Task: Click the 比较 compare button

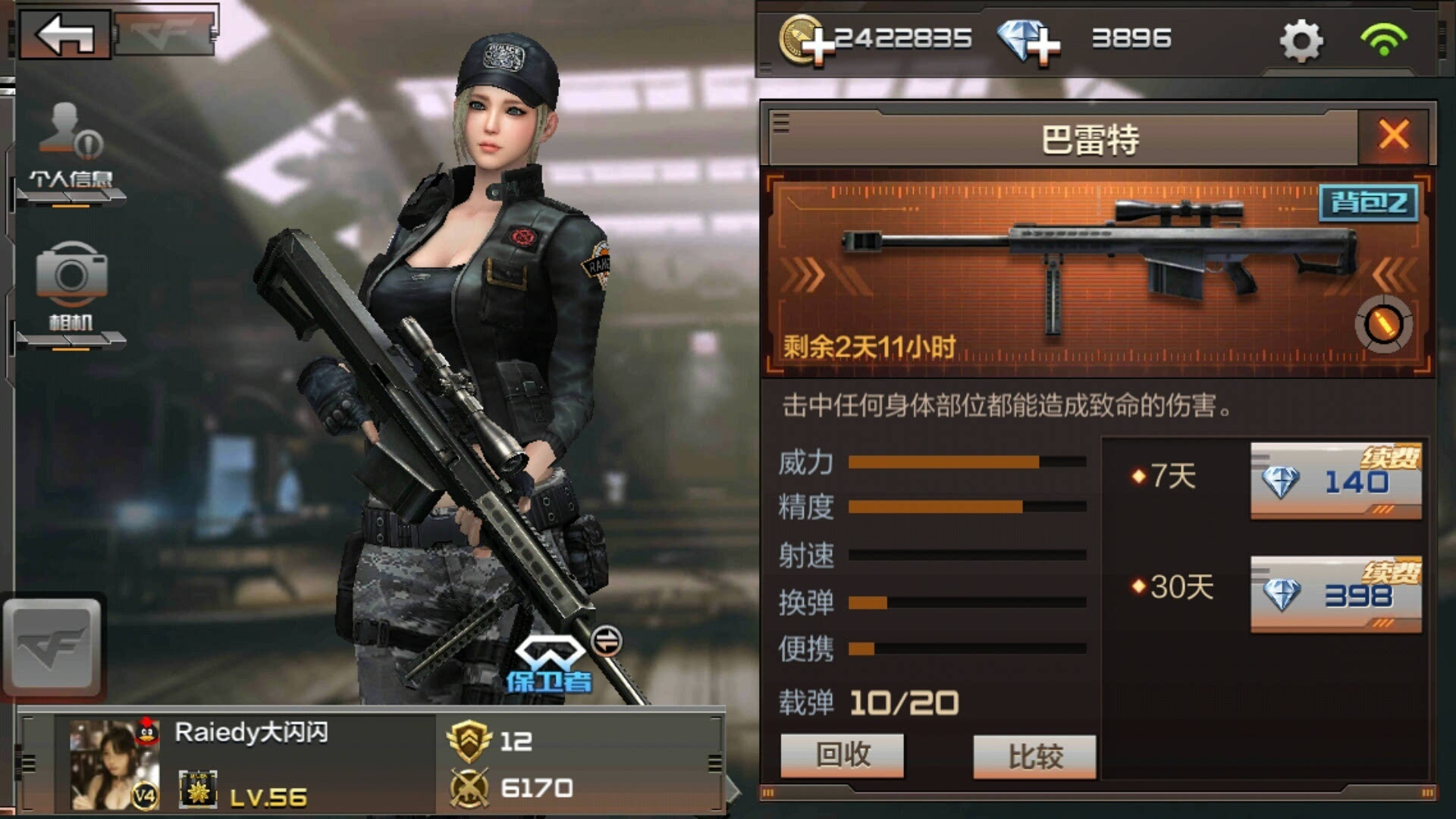Action: coord(1034,757)
